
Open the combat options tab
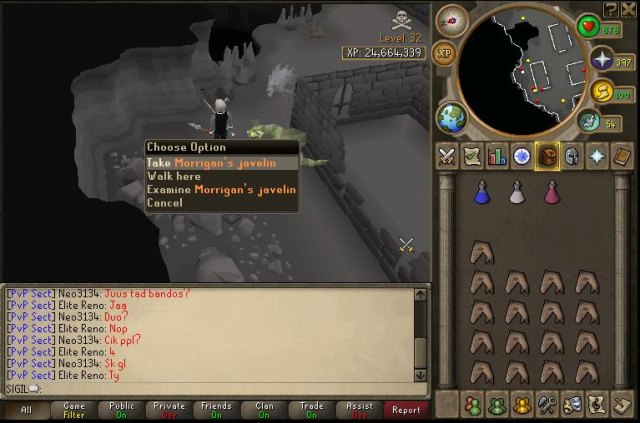point(447,156)
